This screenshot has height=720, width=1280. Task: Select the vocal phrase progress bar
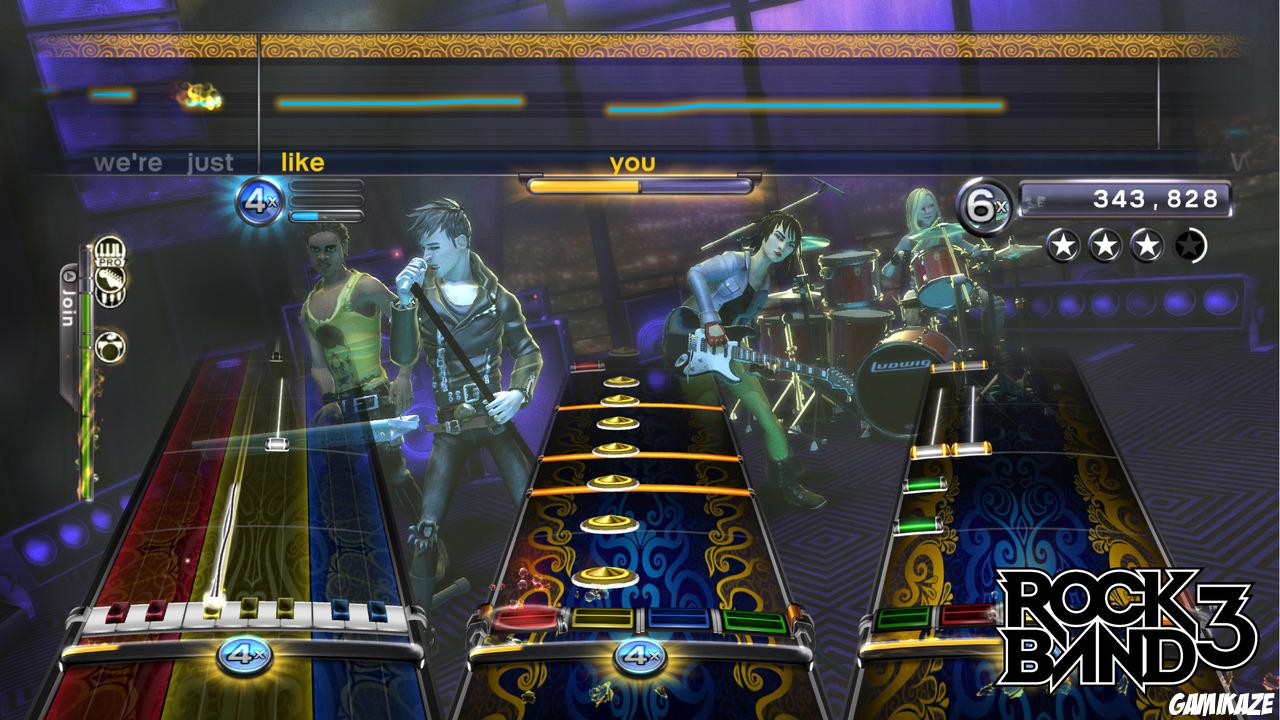[638, 184]
